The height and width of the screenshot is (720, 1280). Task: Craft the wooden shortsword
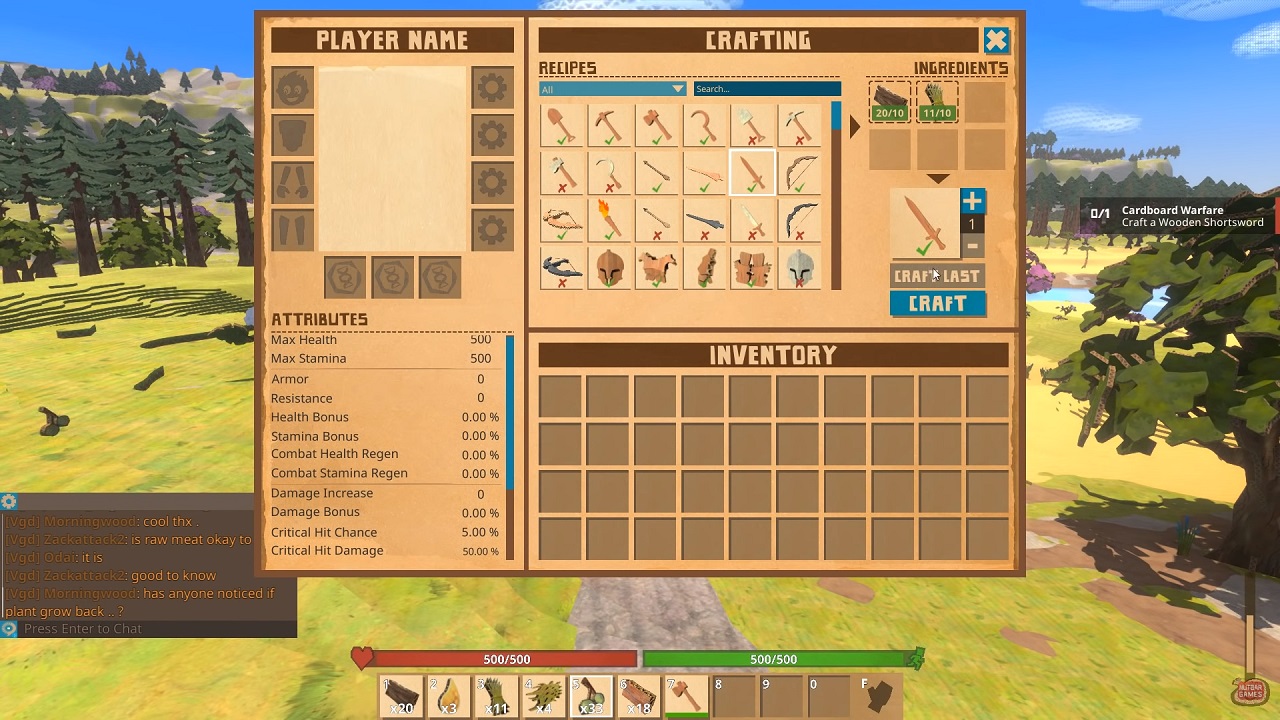(x=937, y=304)
